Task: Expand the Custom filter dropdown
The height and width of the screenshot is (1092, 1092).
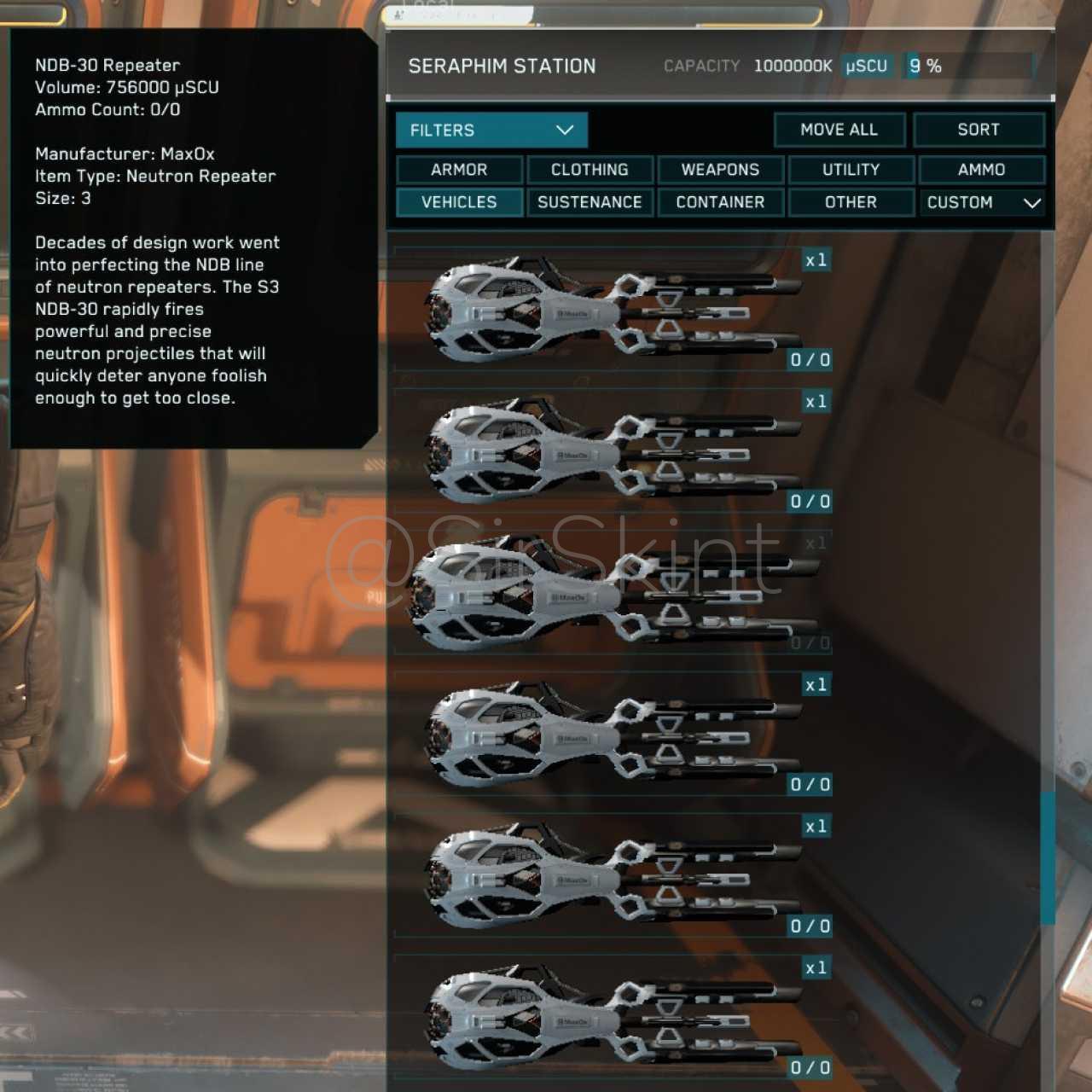Action: click(982, 202)
